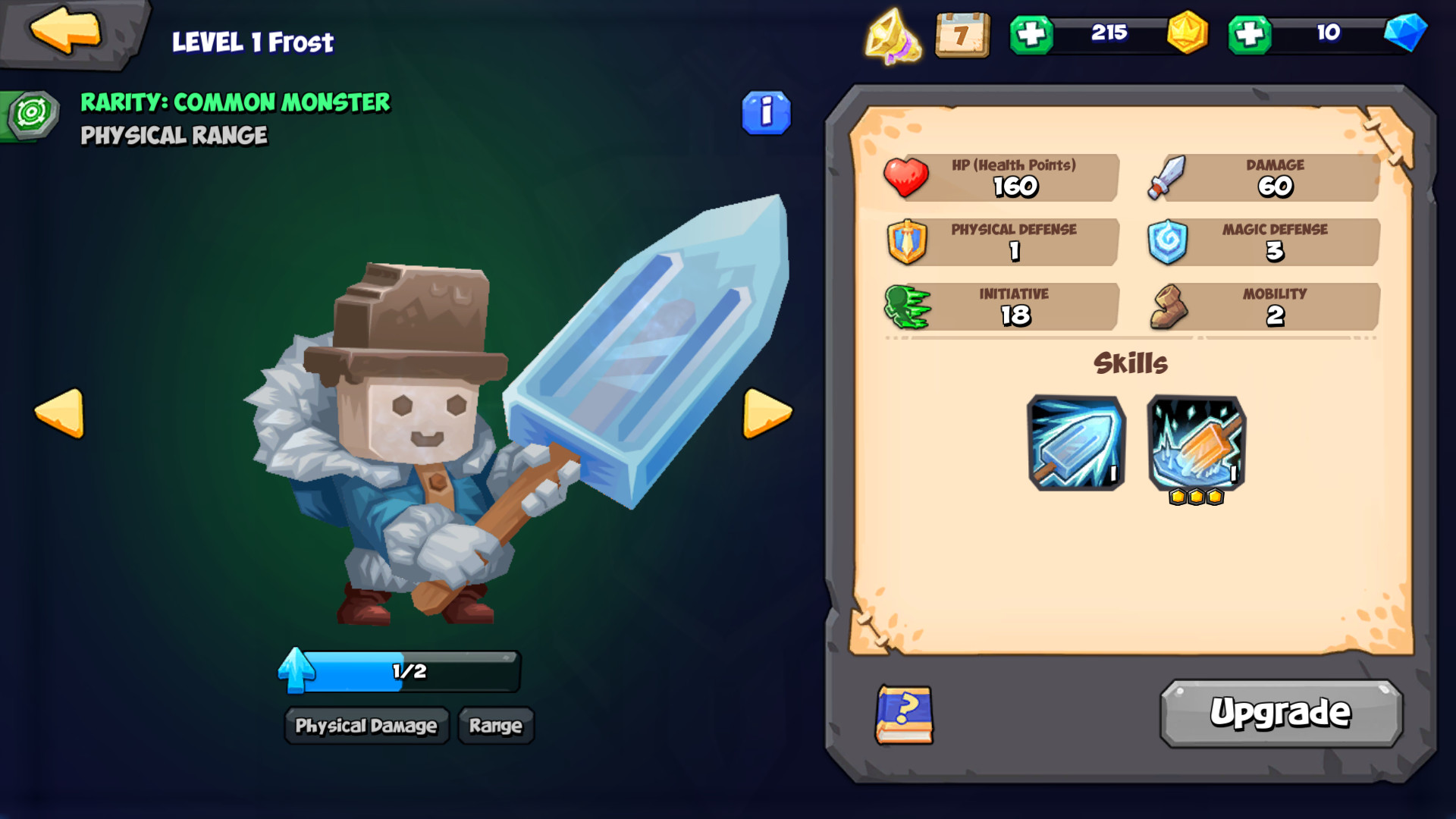Click the sword Damage stat icon

pyautogui.click(x=1168, y=177)
